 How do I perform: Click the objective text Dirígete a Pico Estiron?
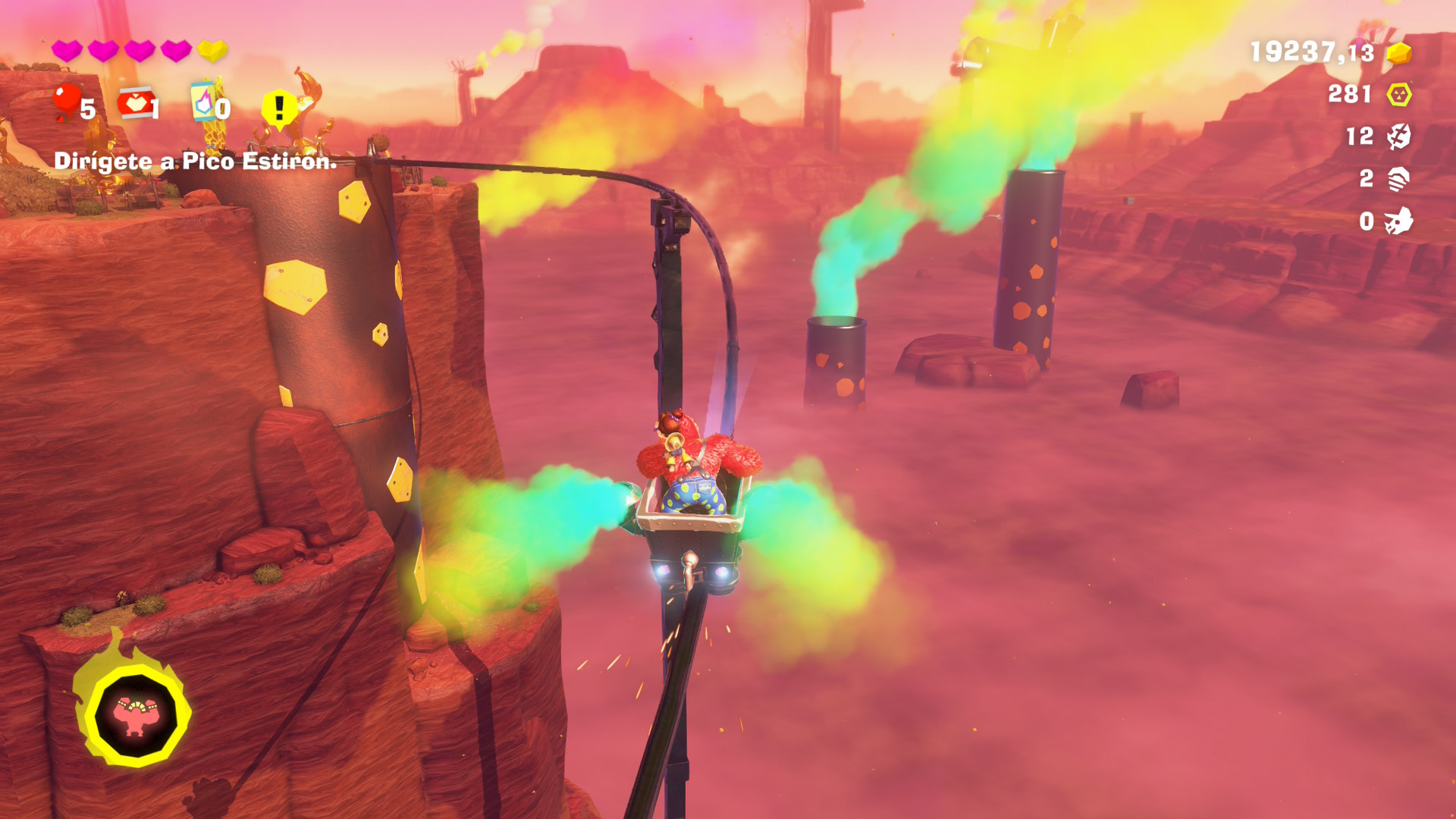coord(195,161)
